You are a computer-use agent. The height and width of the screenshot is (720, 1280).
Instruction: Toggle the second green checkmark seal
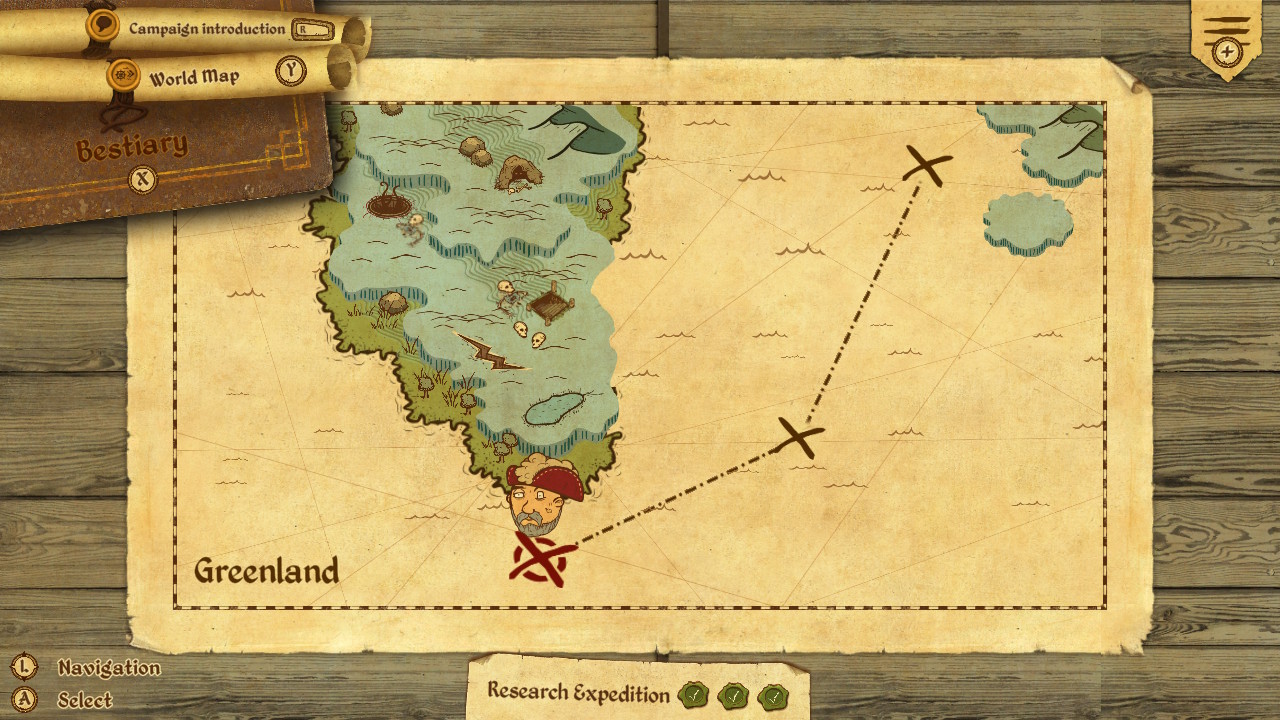tap(732, 693)
